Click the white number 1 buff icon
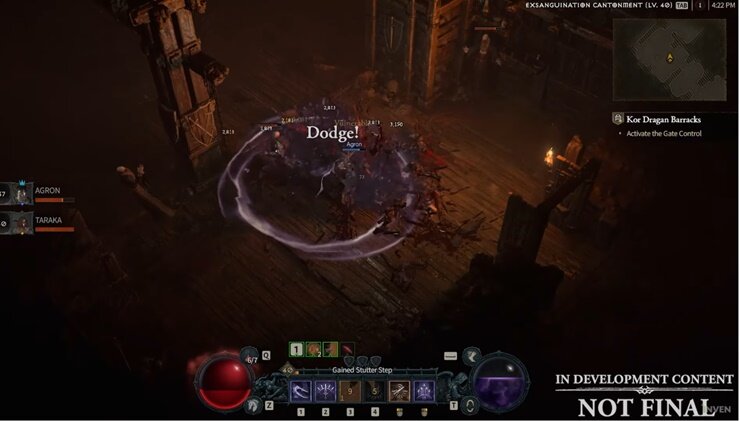This screenshot has width=740, height=421. 297,349
